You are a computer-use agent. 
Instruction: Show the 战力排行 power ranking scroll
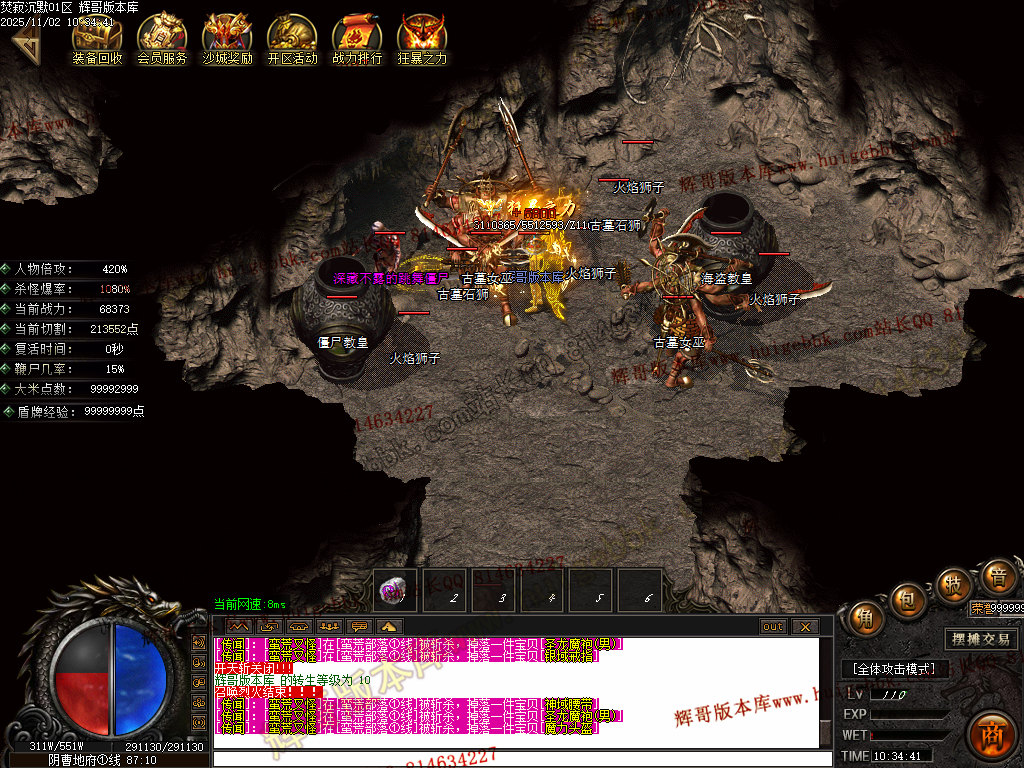pos(357,38)
